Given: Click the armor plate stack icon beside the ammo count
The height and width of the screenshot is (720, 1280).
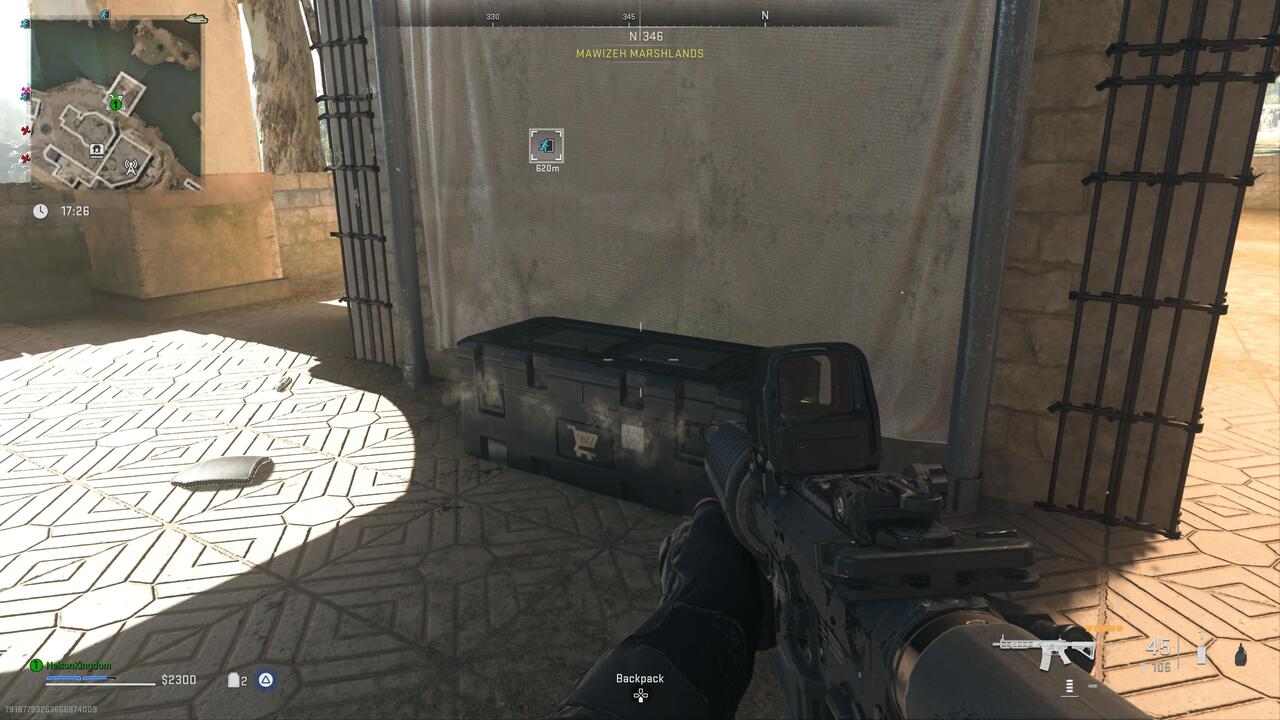Looking at the screenshot, I should (x=1200, y=651).
